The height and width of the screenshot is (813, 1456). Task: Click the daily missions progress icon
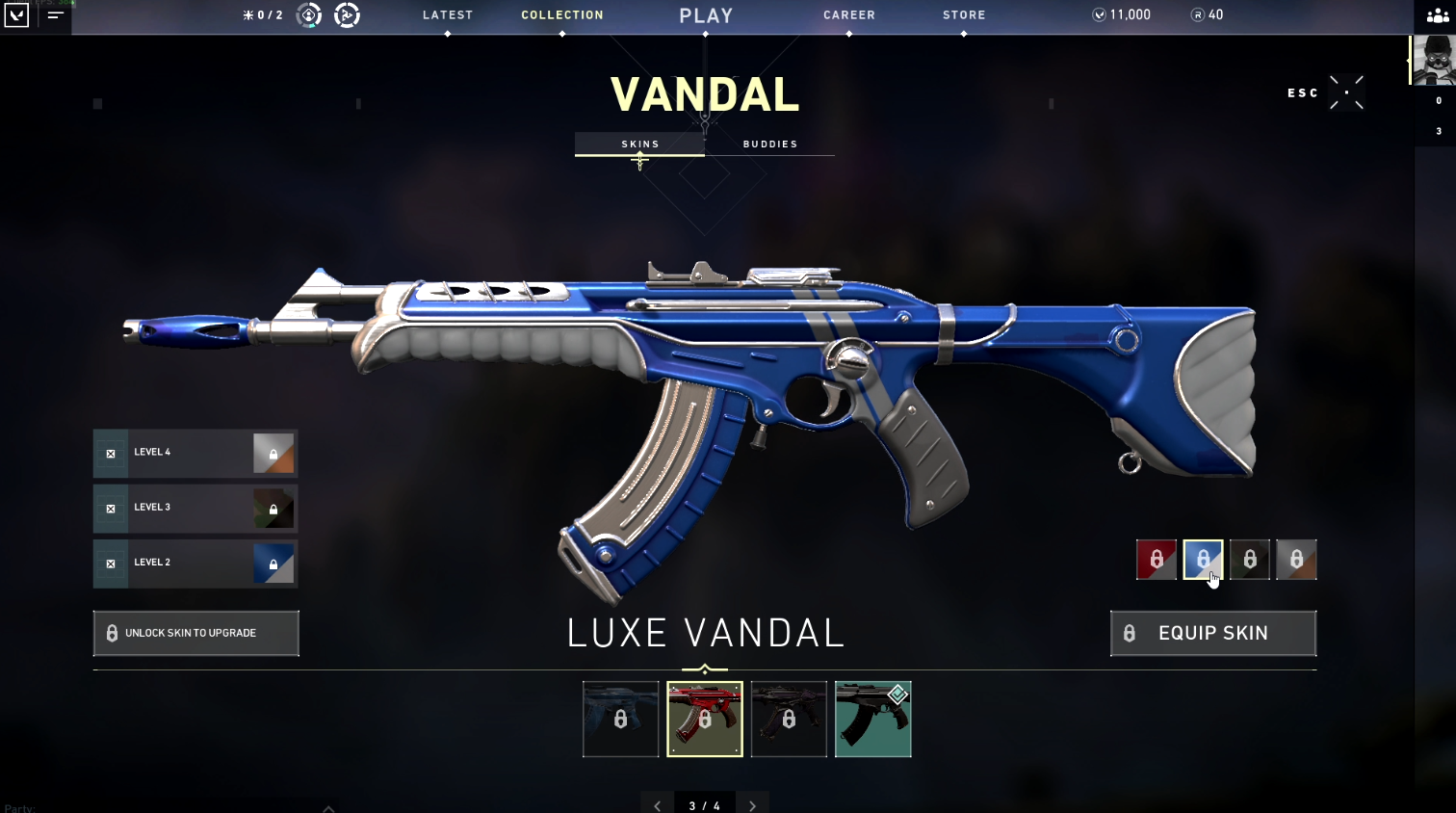pos(263,14)
